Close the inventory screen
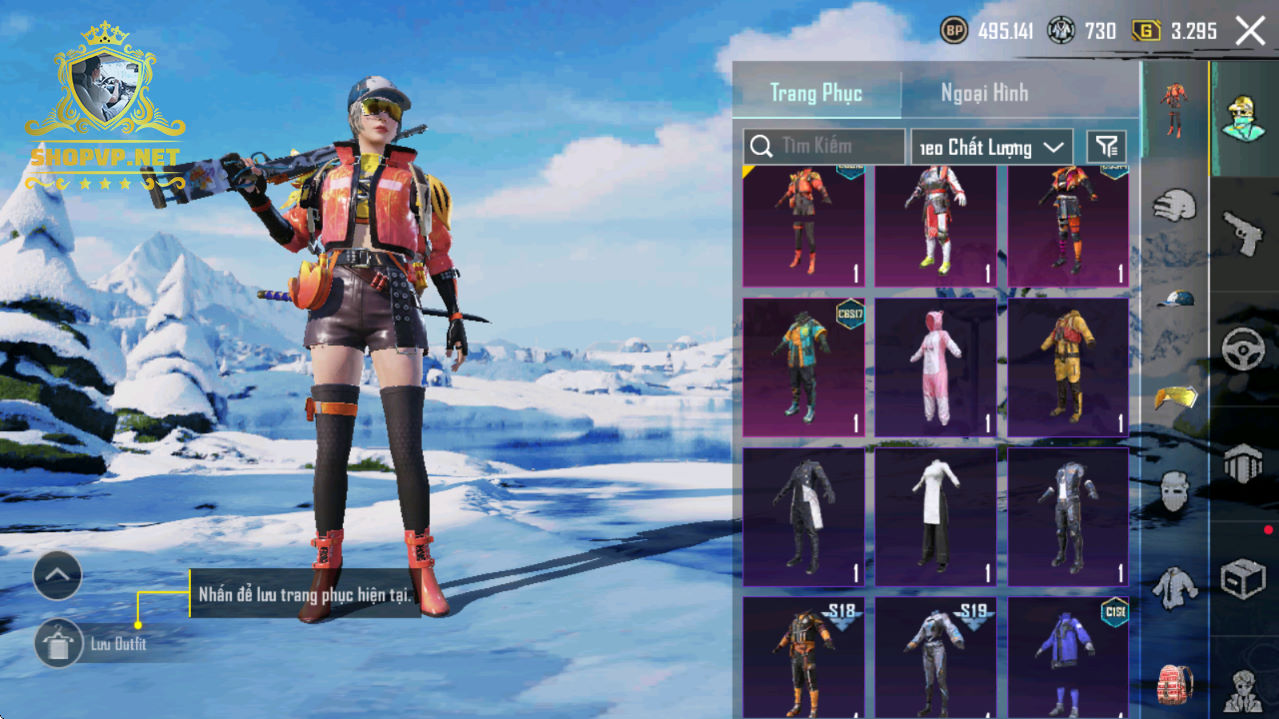 (x=1250, y=31)
